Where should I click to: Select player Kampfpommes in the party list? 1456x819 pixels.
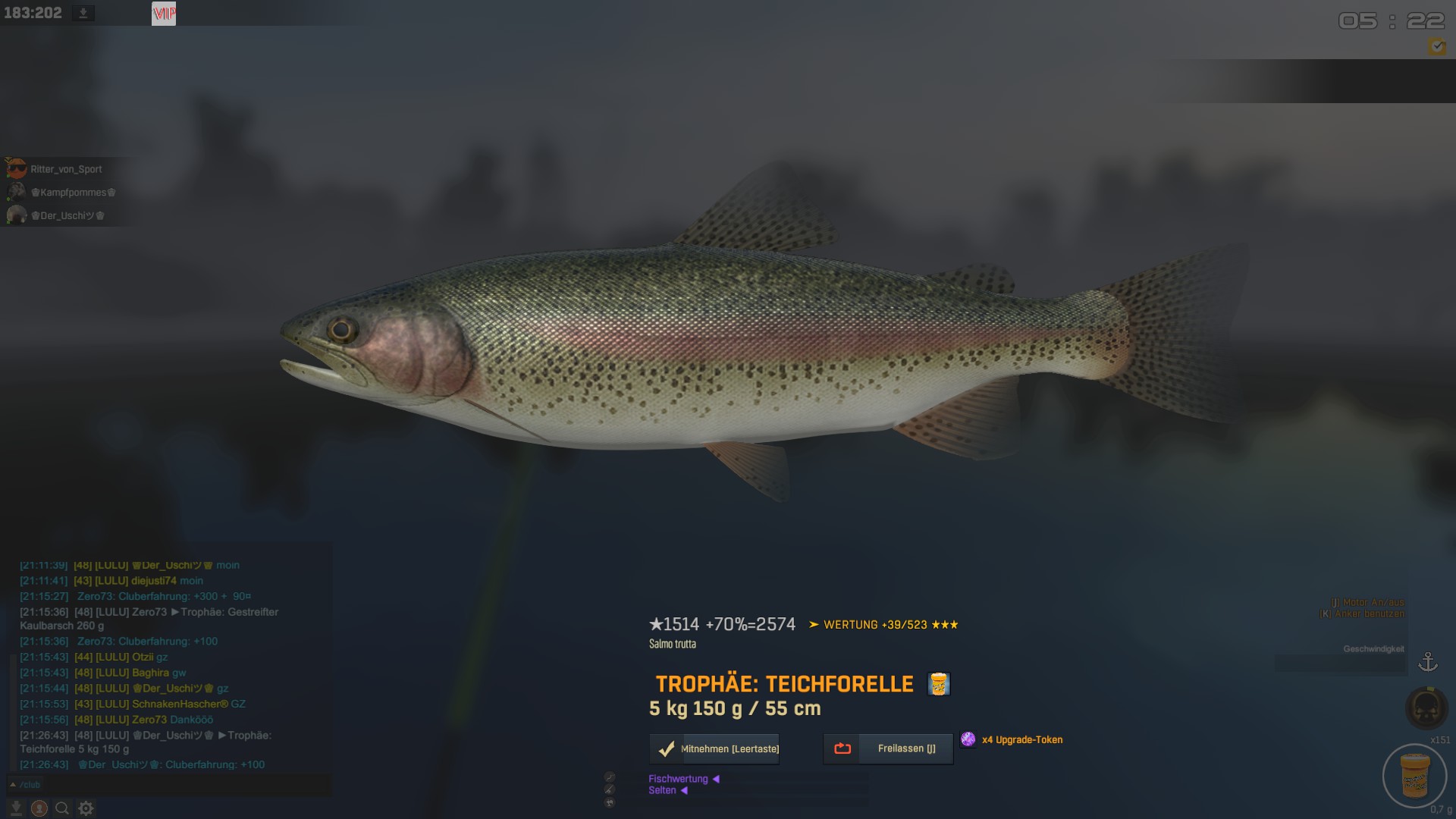(73, 193)
